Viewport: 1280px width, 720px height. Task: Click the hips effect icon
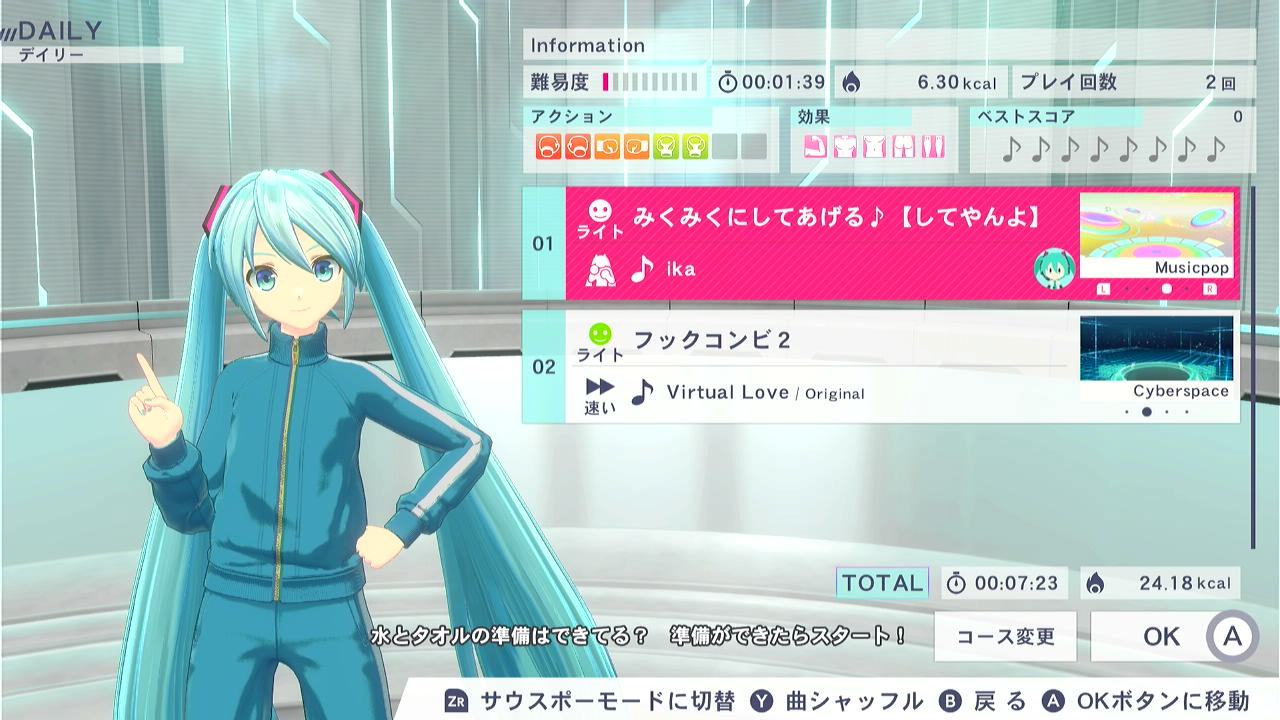903,145
